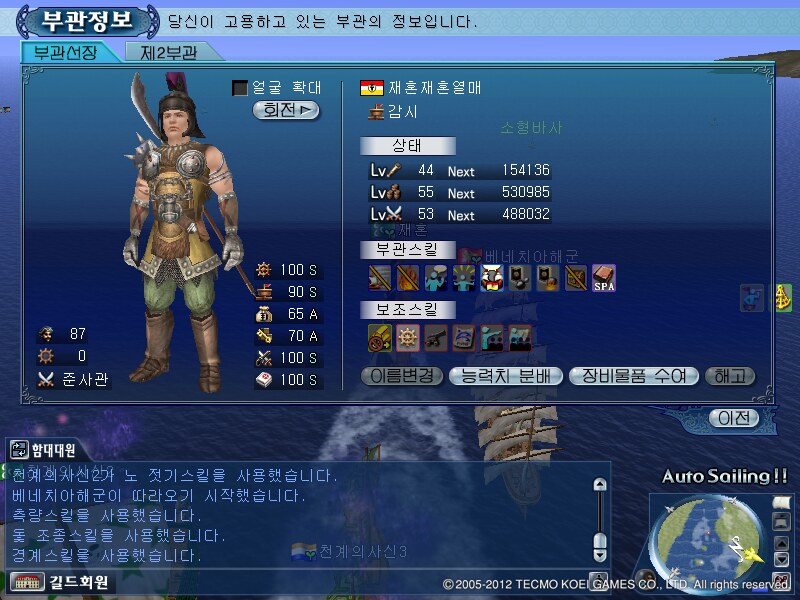Open the 길드회원 chat channel button
Viewport: 800px width, 600px height.
coord(60,581)
